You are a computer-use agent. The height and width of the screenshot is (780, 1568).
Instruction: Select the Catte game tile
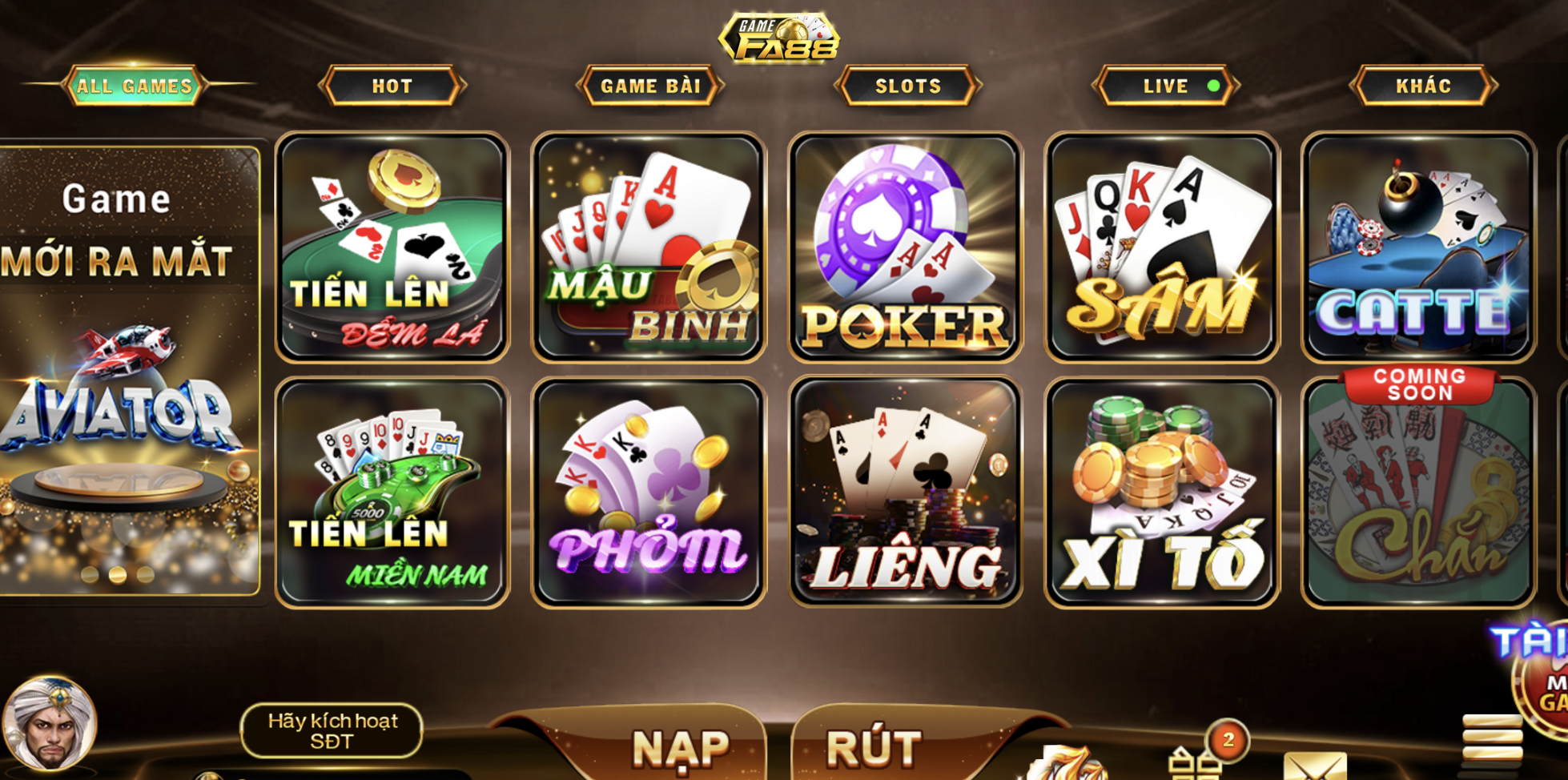pos(1418,247)
